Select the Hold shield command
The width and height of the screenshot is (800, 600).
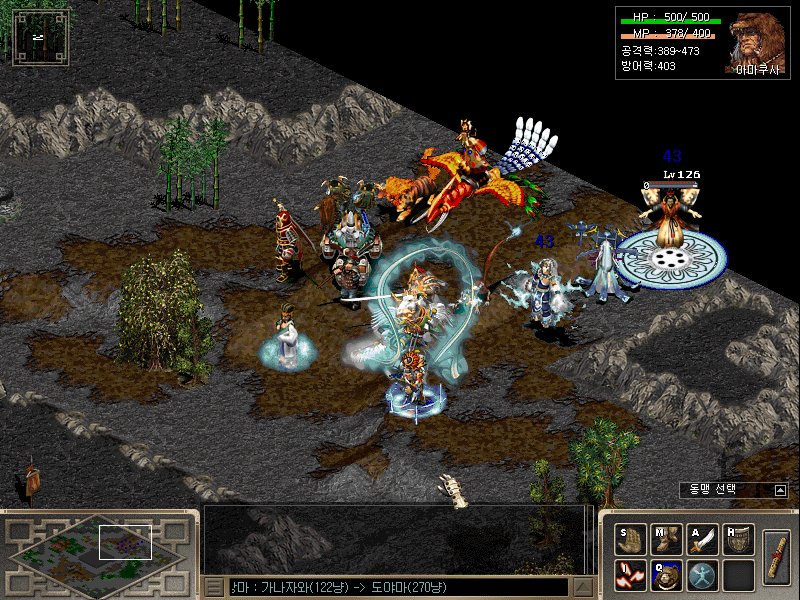click(738, 540)
